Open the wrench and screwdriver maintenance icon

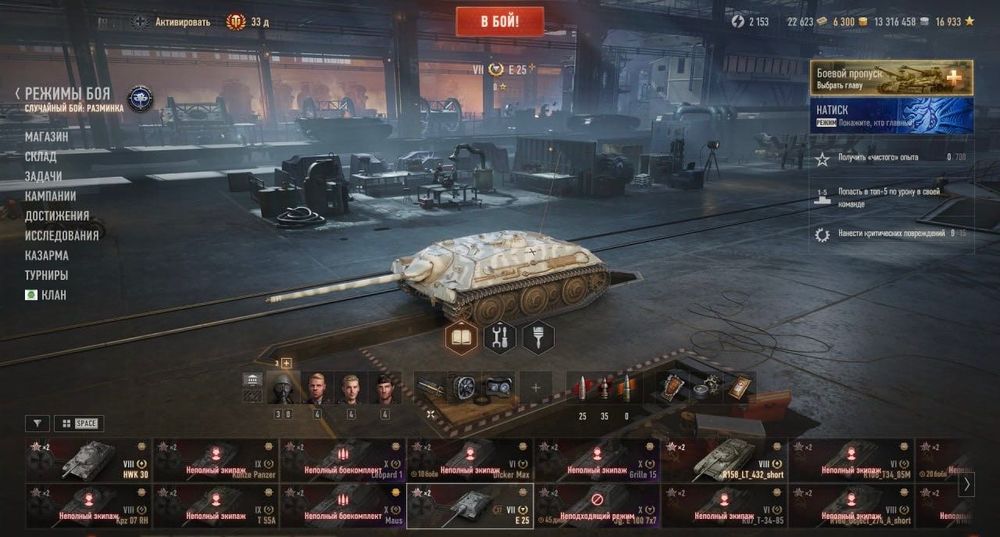[499, 338]
